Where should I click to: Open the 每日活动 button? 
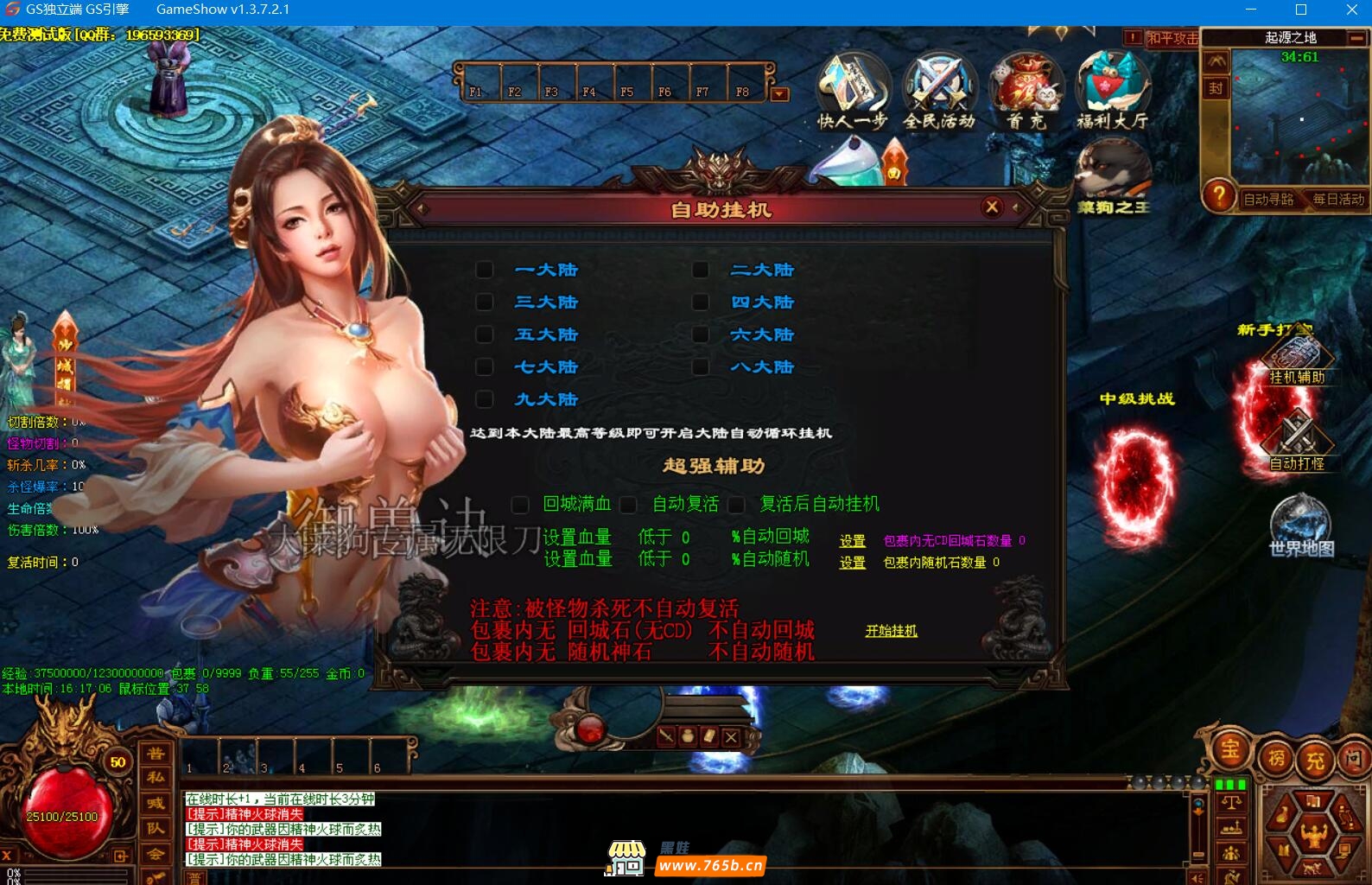tap(1338, 200)
